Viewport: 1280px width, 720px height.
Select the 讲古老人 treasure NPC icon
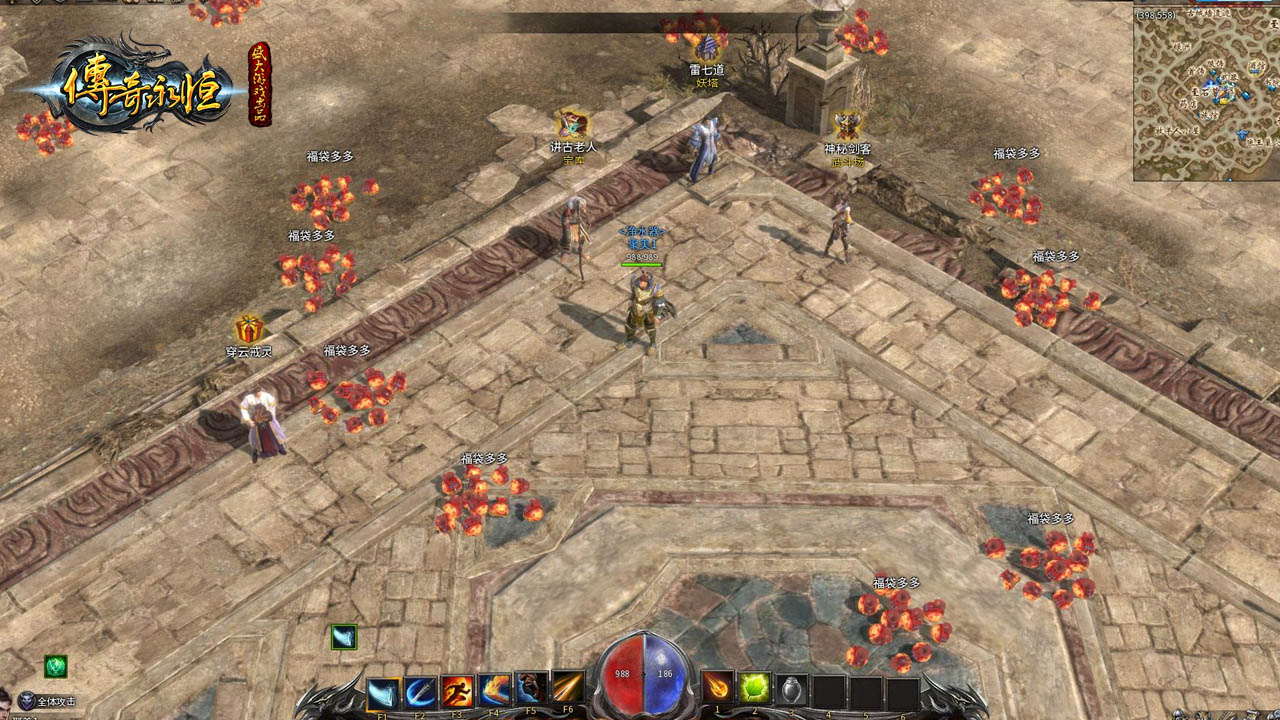pos(573,124)
